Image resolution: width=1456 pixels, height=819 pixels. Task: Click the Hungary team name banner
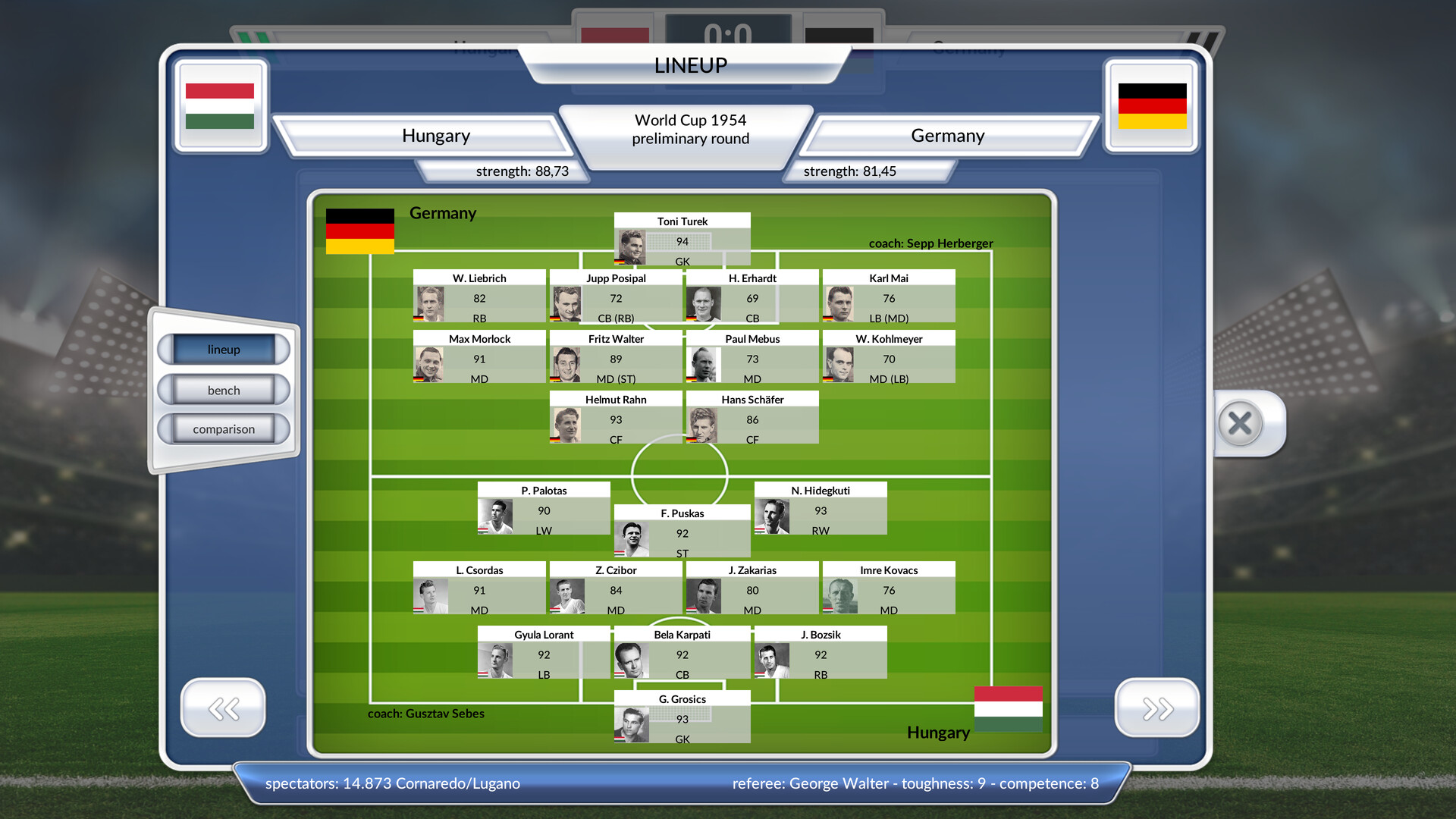point(436,135)
